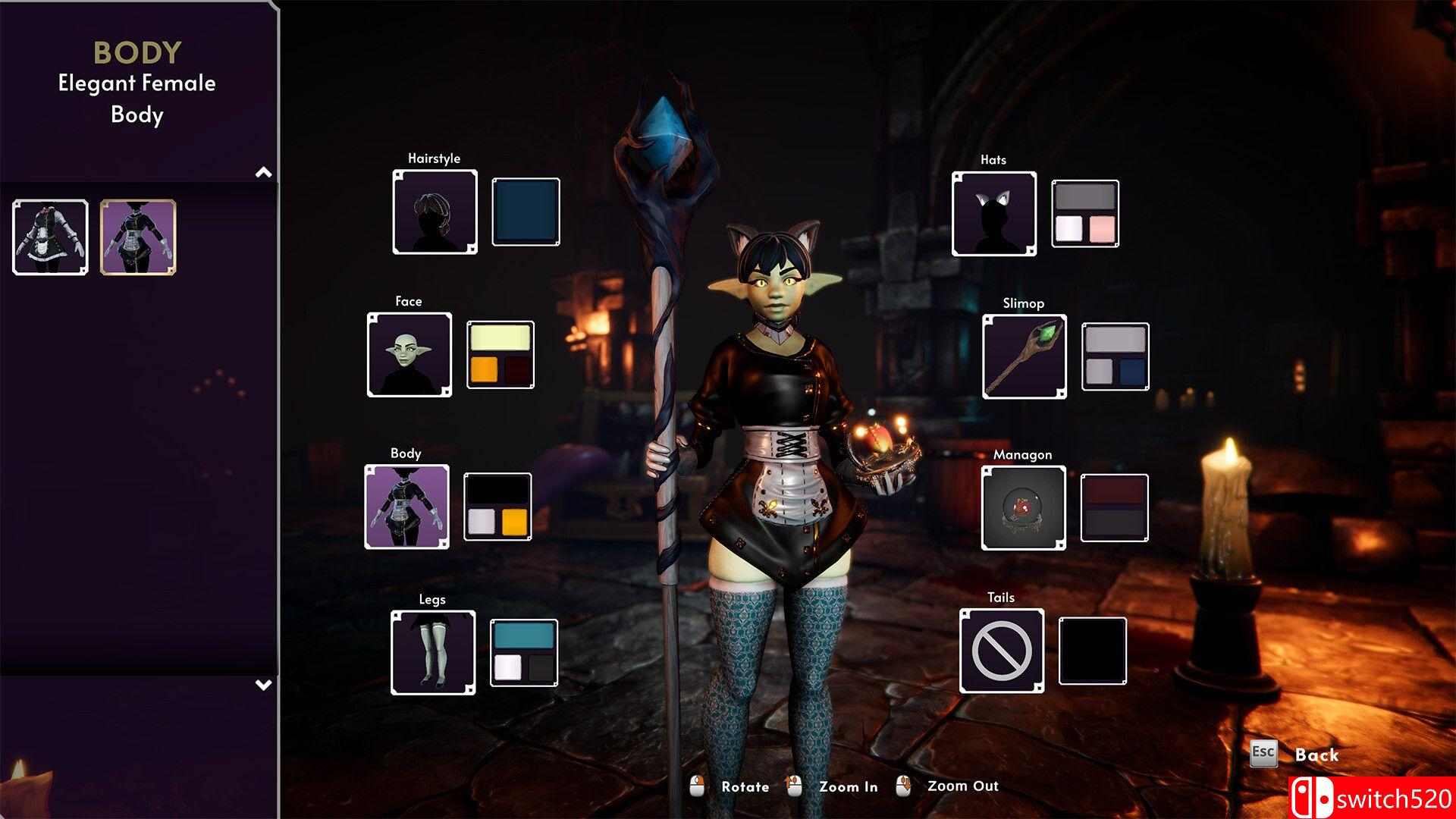The width and height of the screenshot is (1456, 819).
Task: Open the Slimop color palette
Action: click(1115, 356)
